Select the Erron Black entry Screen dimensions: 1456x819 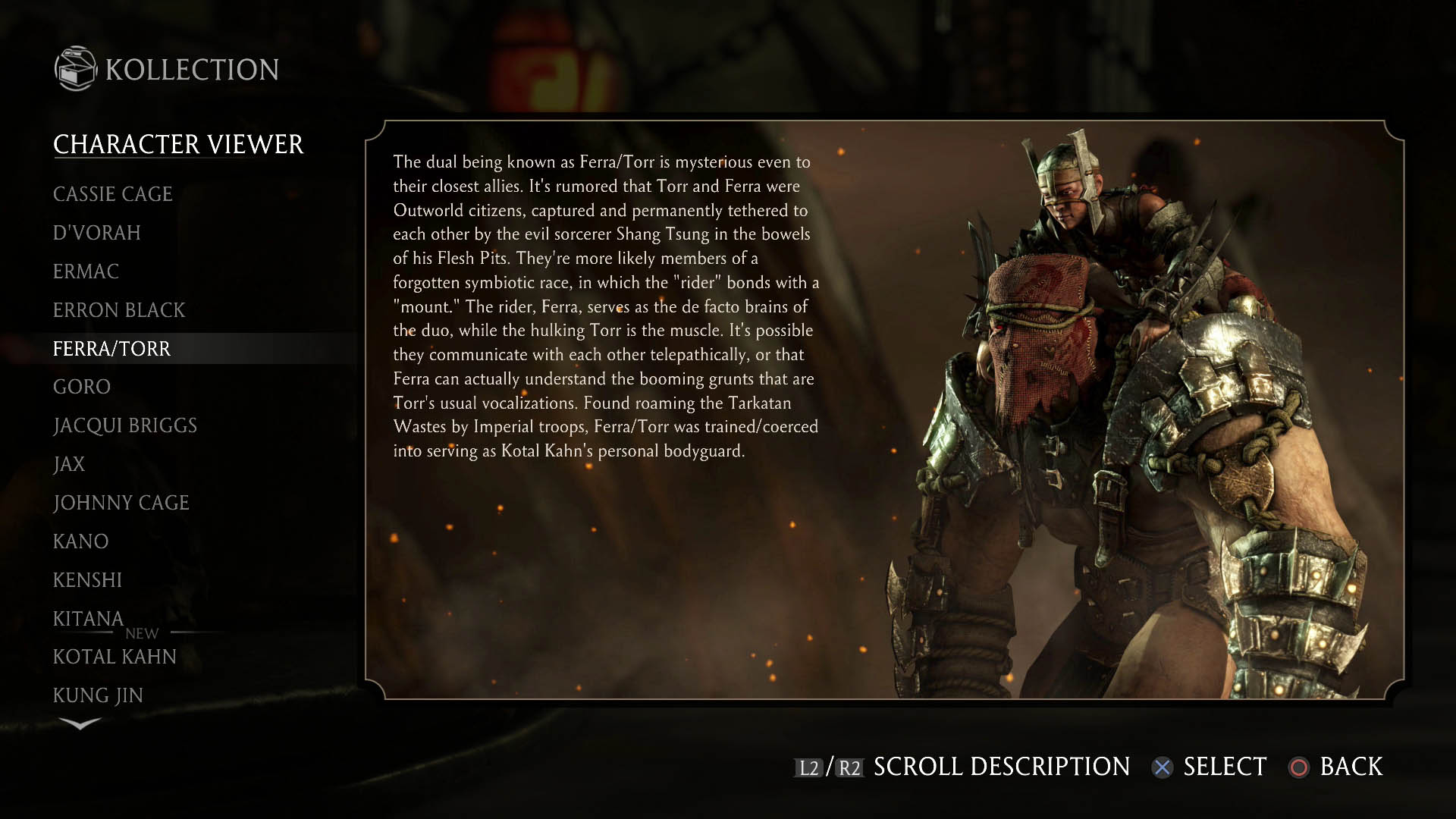point(119,310)
